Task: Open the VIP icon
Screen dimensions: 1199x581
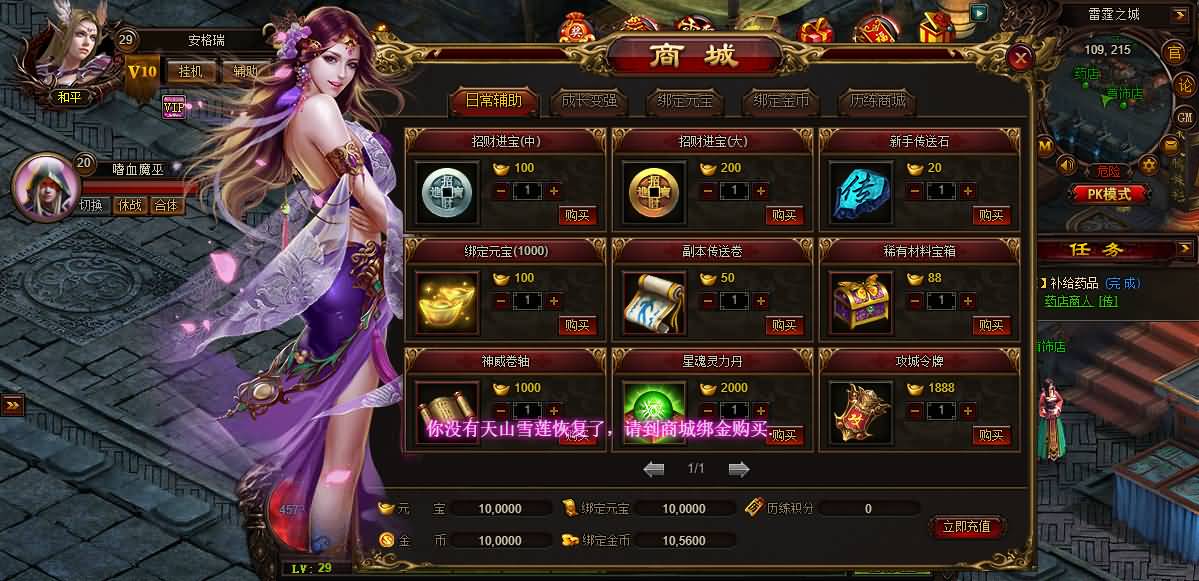Action: tap(174, 106)
